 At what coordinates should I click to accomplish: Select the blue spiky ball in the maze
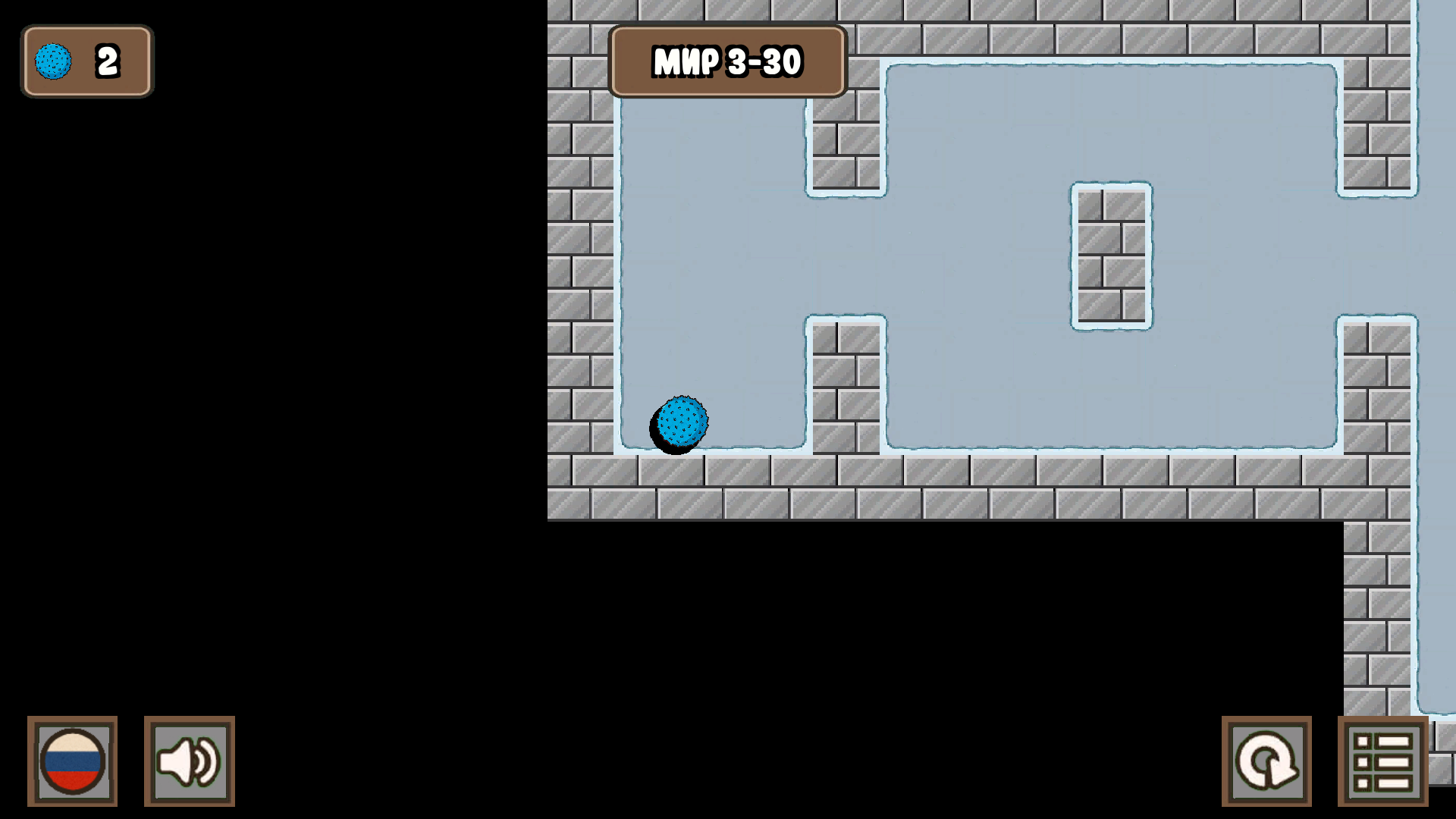pos(680,423)
